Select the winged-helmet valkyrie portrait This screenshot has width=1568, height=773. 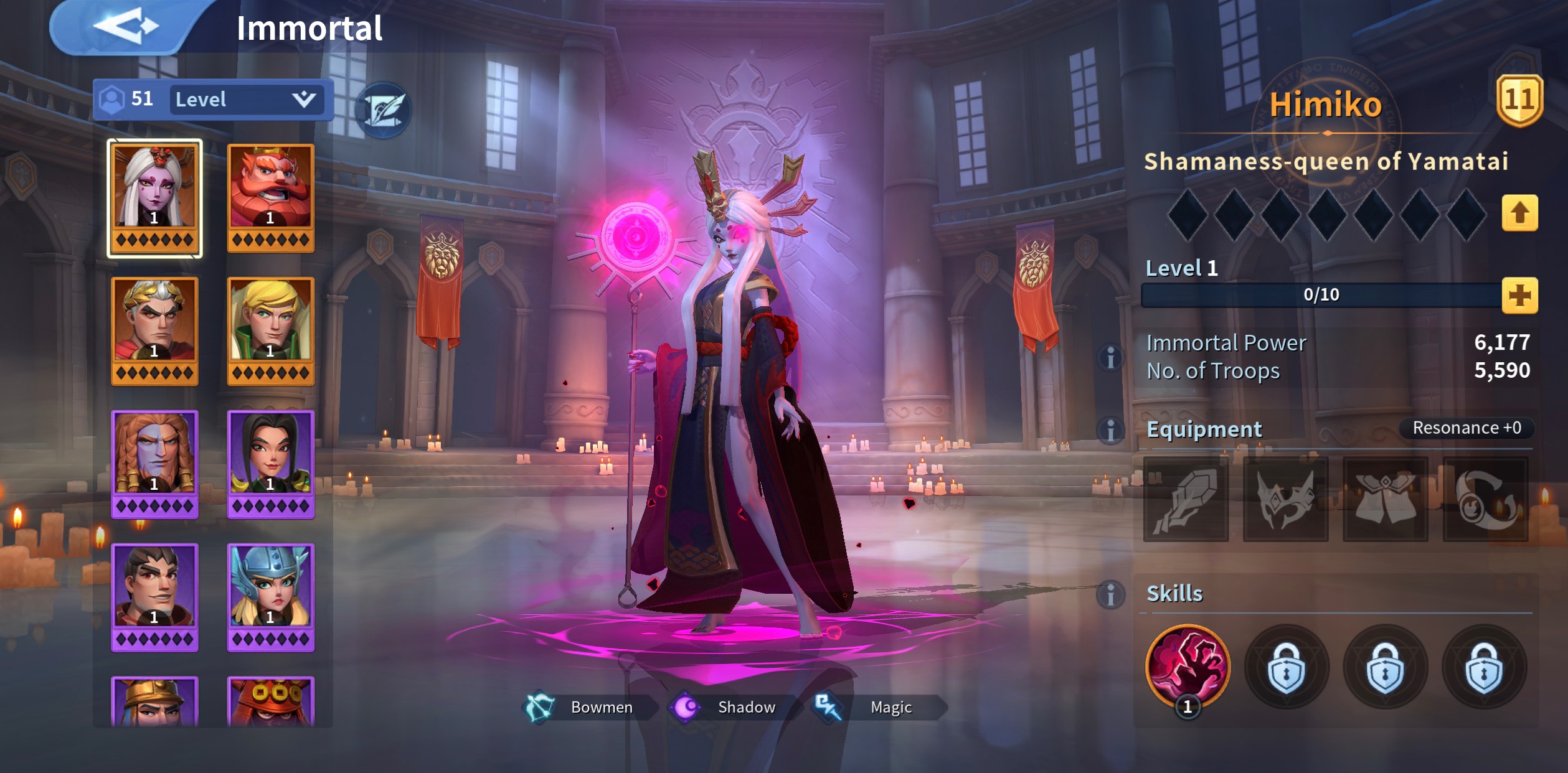(270, 597)
